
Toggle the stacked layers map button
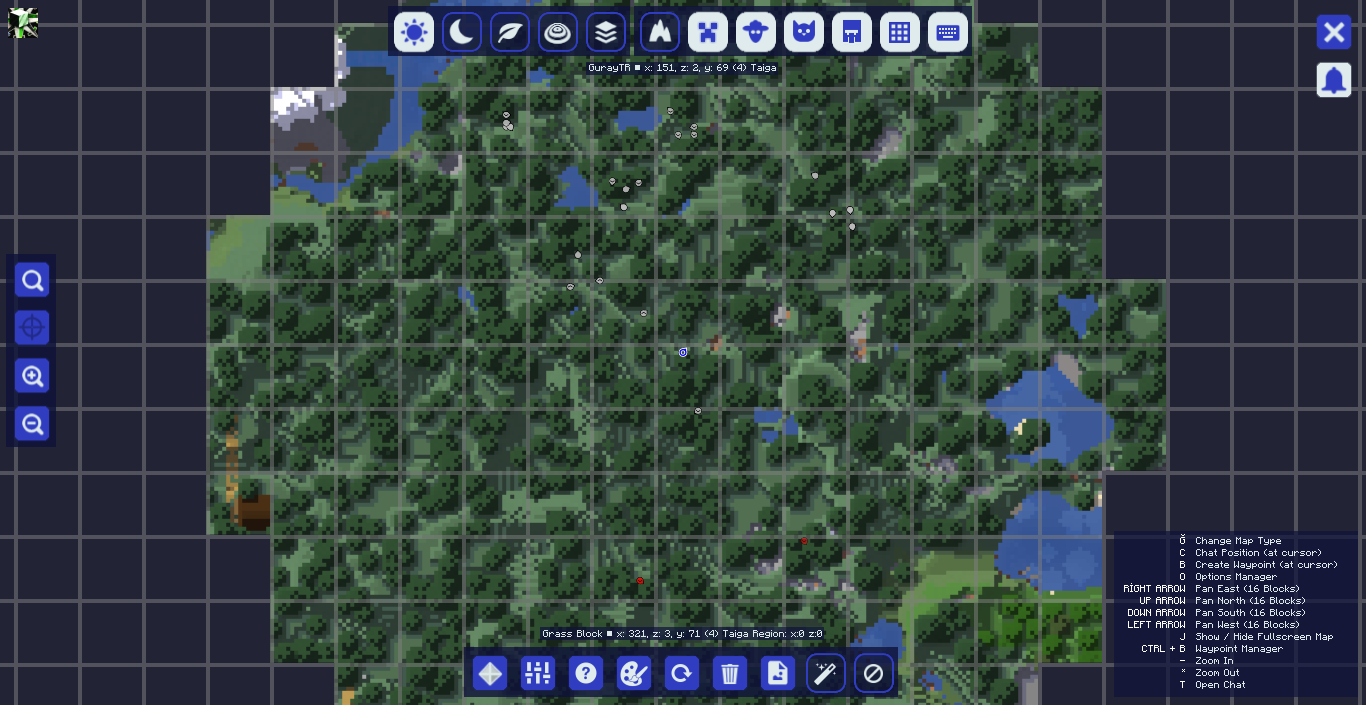[x=605, y=32]
